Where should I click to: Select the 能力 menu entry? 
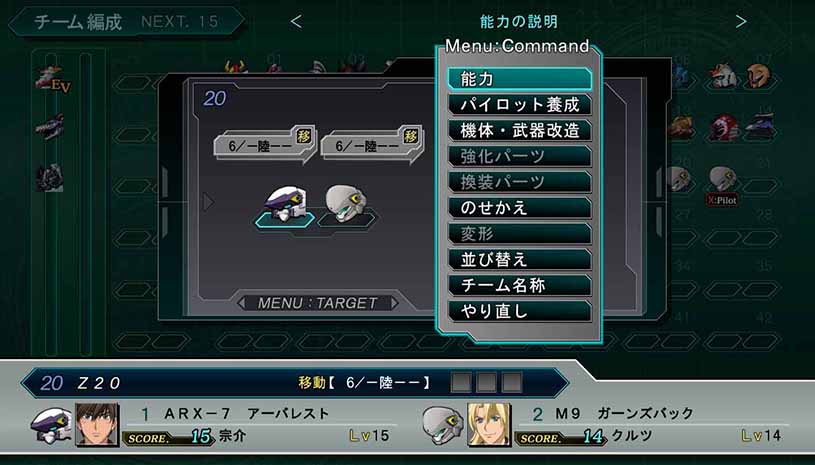pos(519,79)
